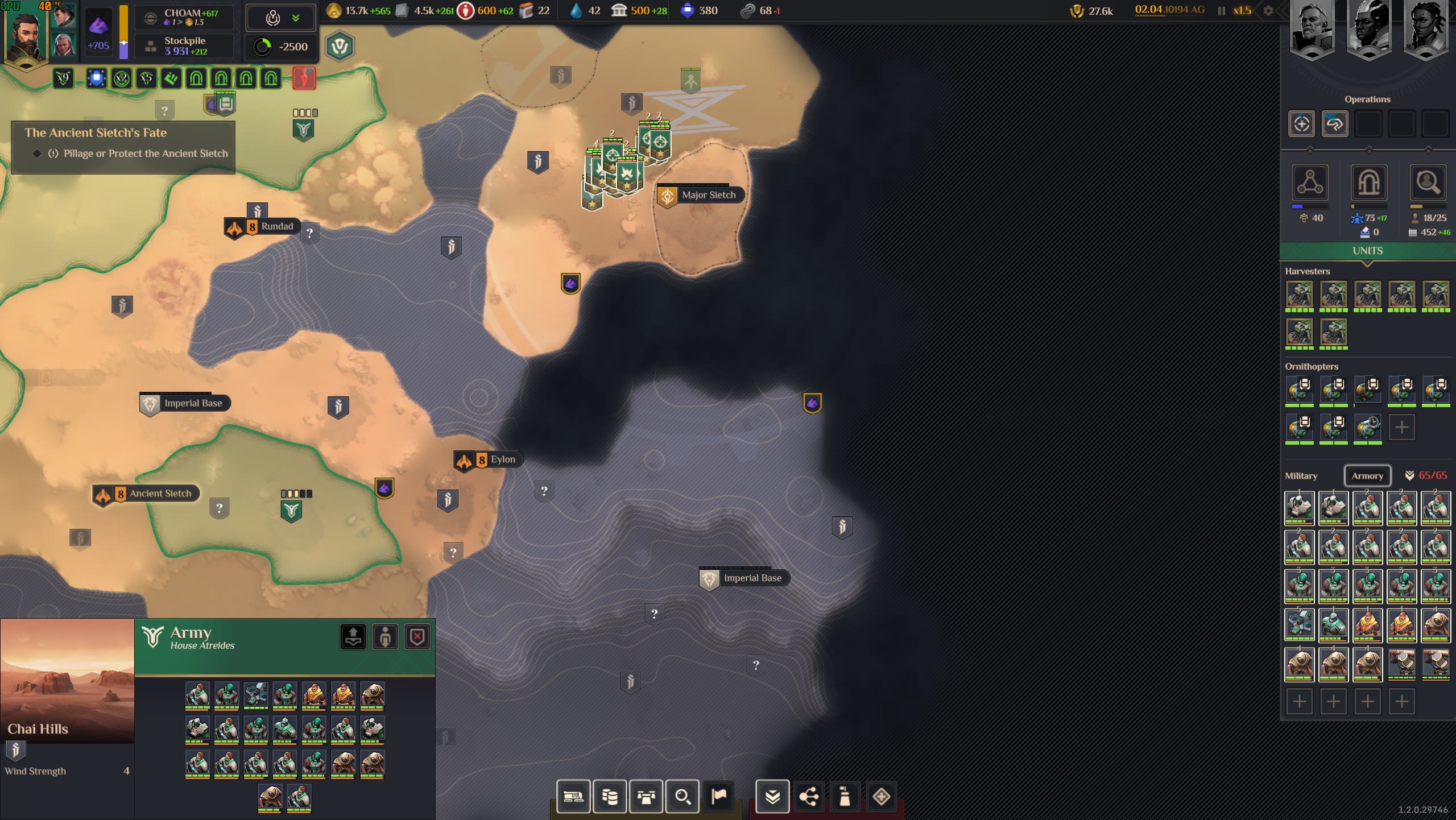The width and height of the screenshot is (1456, 820).
Task: Switch to the Military tab
Action: (1302, 476)
